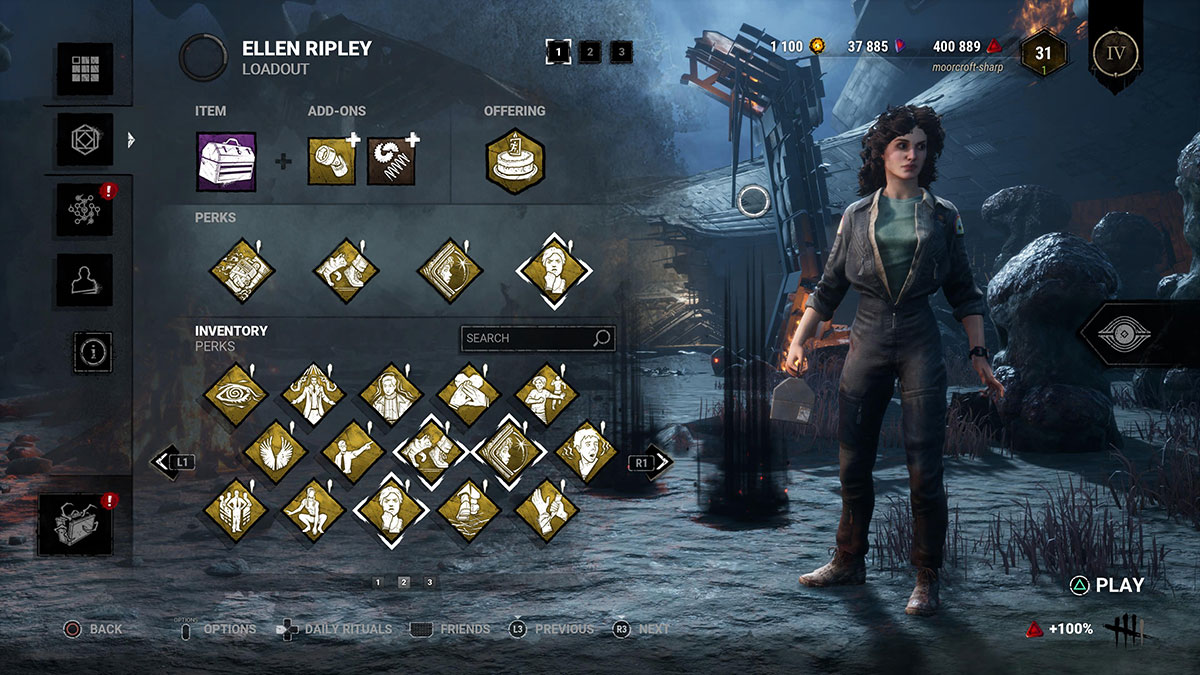Open the birthday cake offering slot
This screenshot has width=1200, height=675.
click(515, 161)
